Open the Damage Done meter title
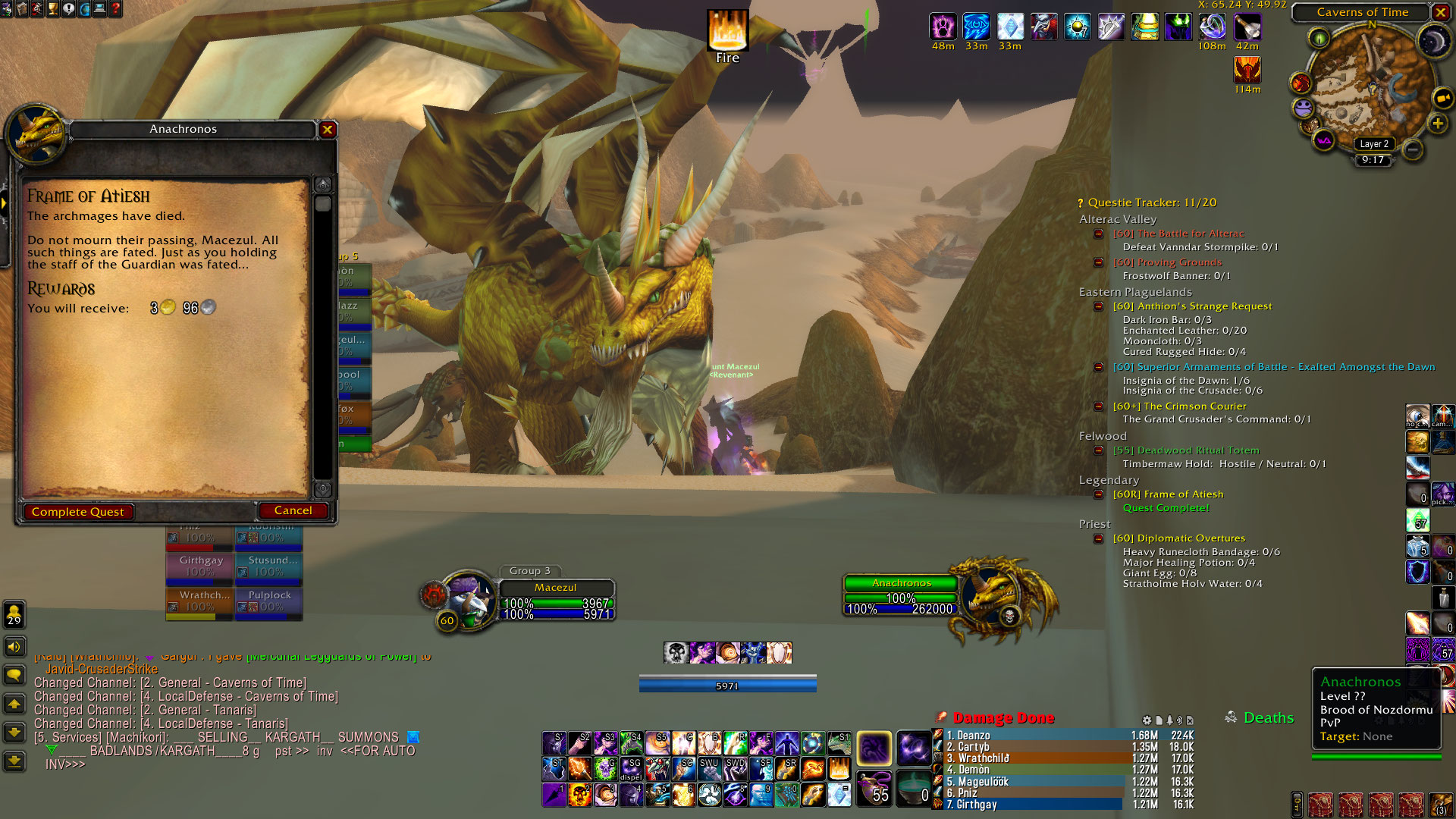This screenshot has width=1456, height=819. (1003, 718)
